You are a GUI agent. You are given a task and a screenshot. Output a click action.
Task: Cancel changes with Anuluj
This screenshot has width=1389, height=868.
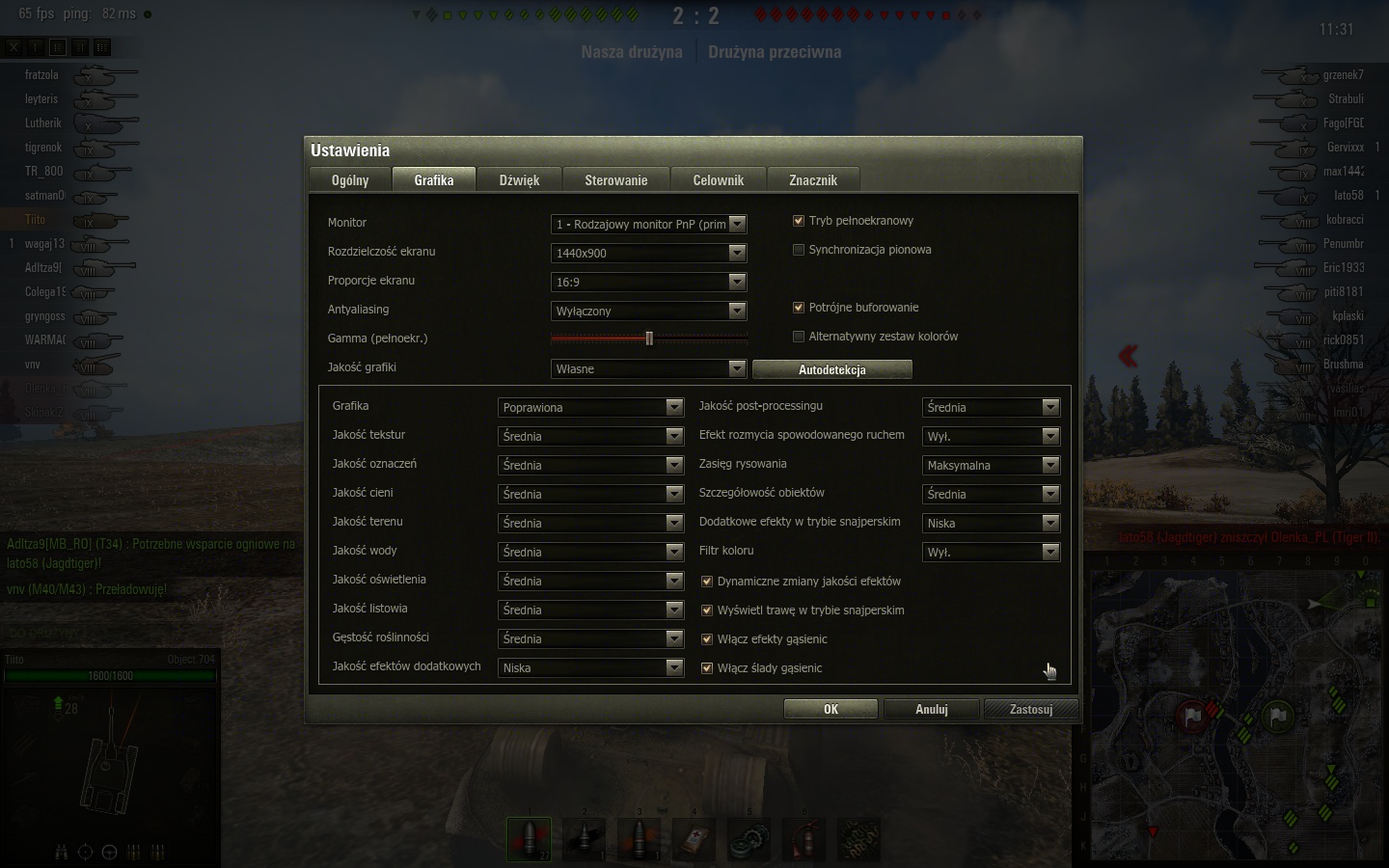tap(931, 710)
